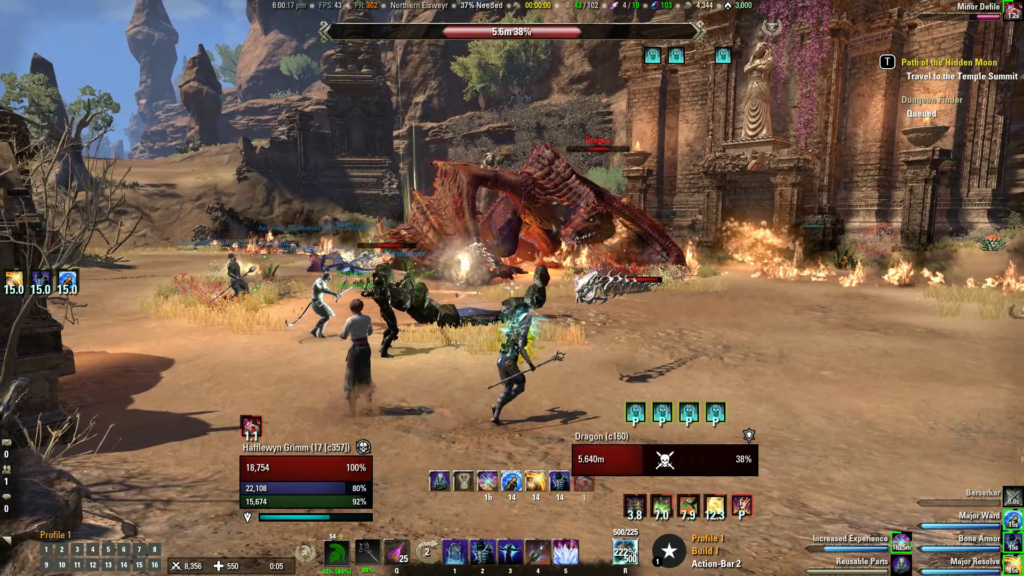Select the Increased Experience buff icon
The width and height of the screenshot is (1024, 576).
901,543
